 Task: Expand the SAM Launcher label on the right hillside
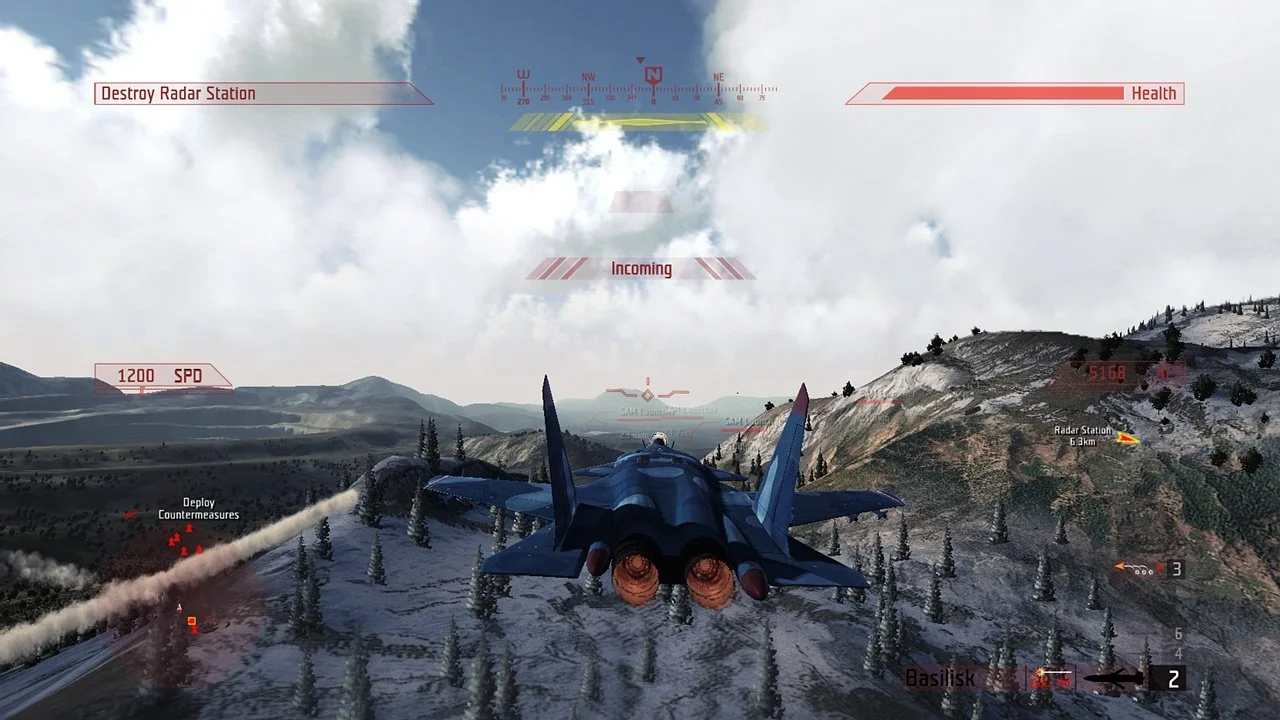[744, 420]
